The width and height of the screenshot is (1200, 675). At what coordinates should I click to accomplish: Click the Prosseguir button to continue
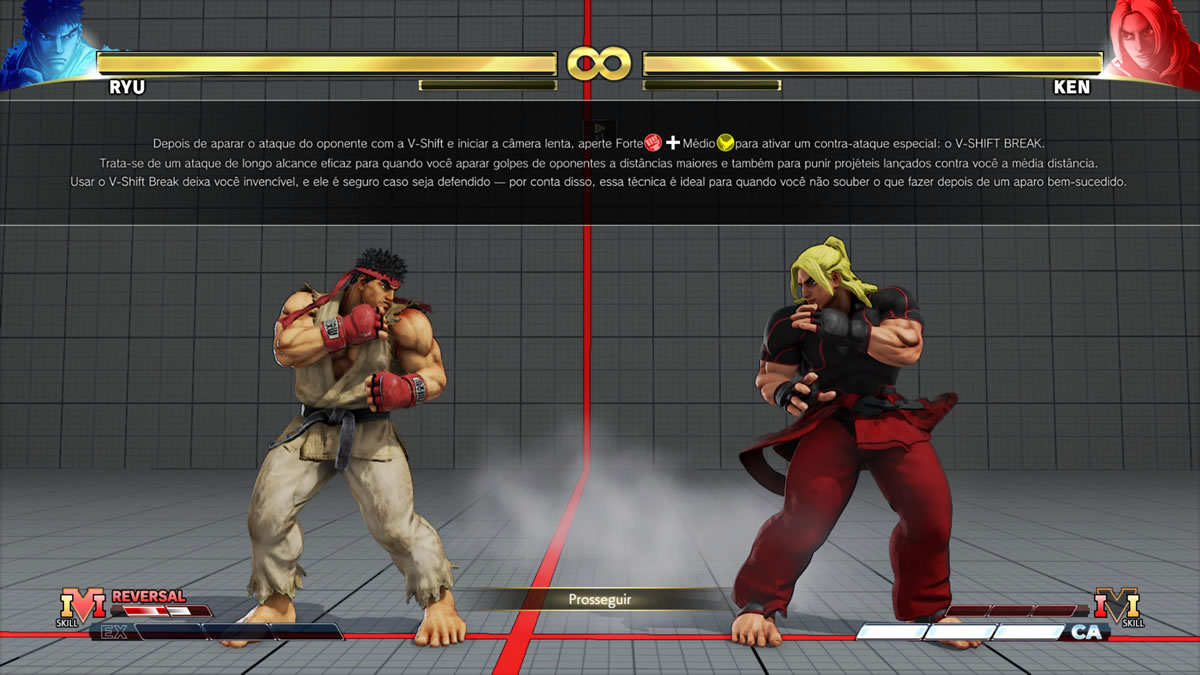tap(600, 600)
